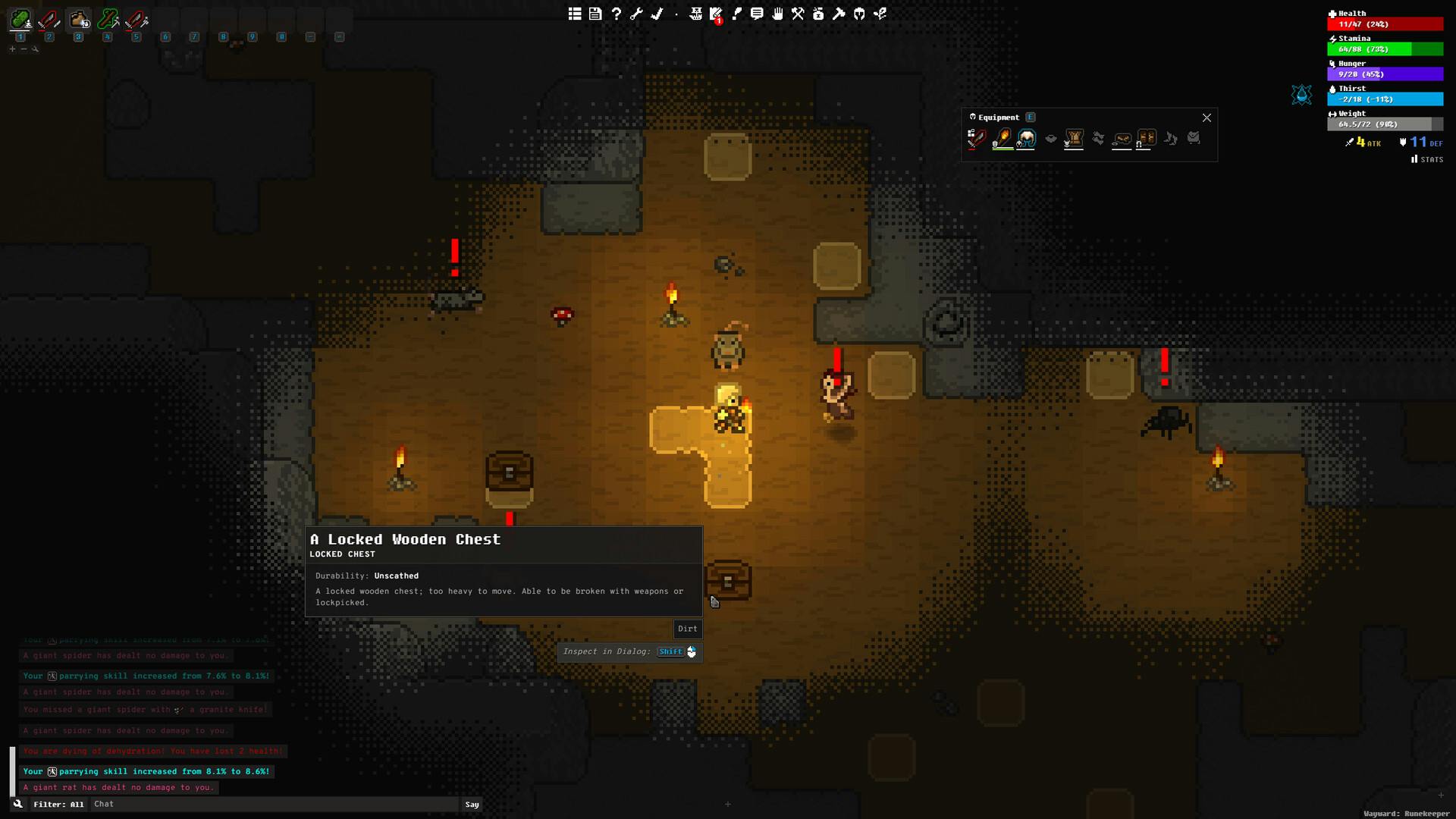Click the zoom magnifier icon at top left
This screenshot has height=819, width=1456.
click(35, 49)
